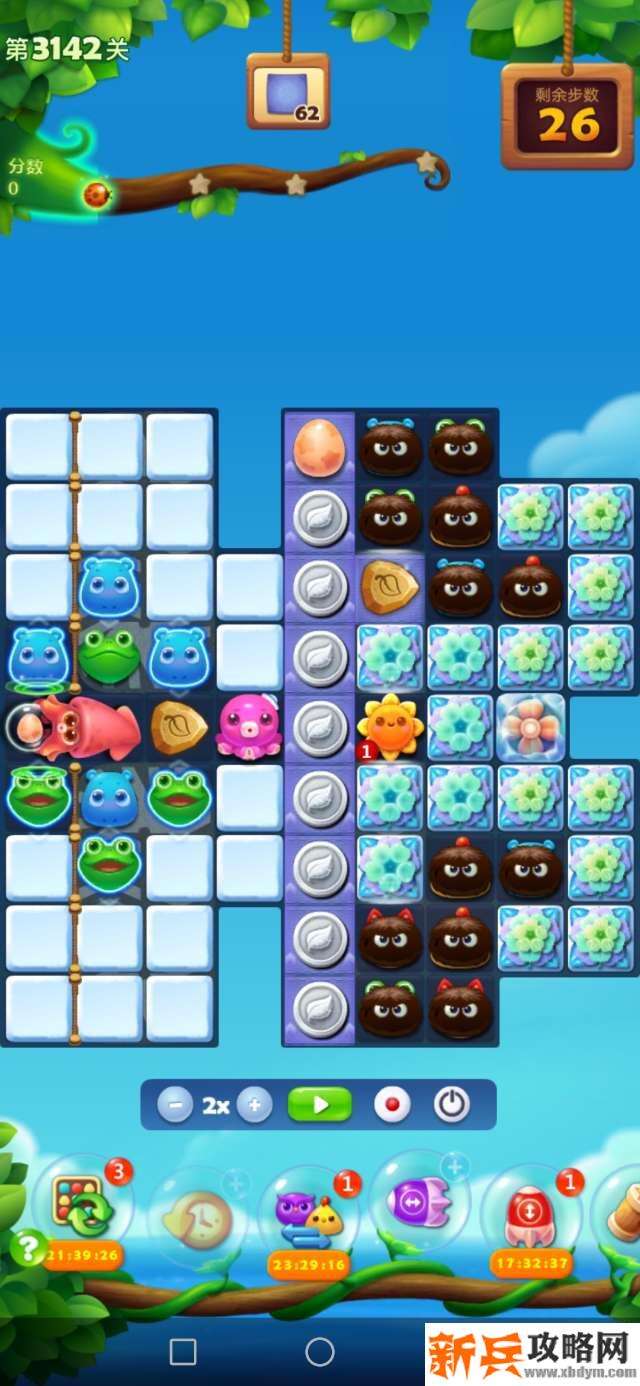The width and height of the screenshot is (640, 1386).
Task: Click the green play button
Action: point(320,1105)
